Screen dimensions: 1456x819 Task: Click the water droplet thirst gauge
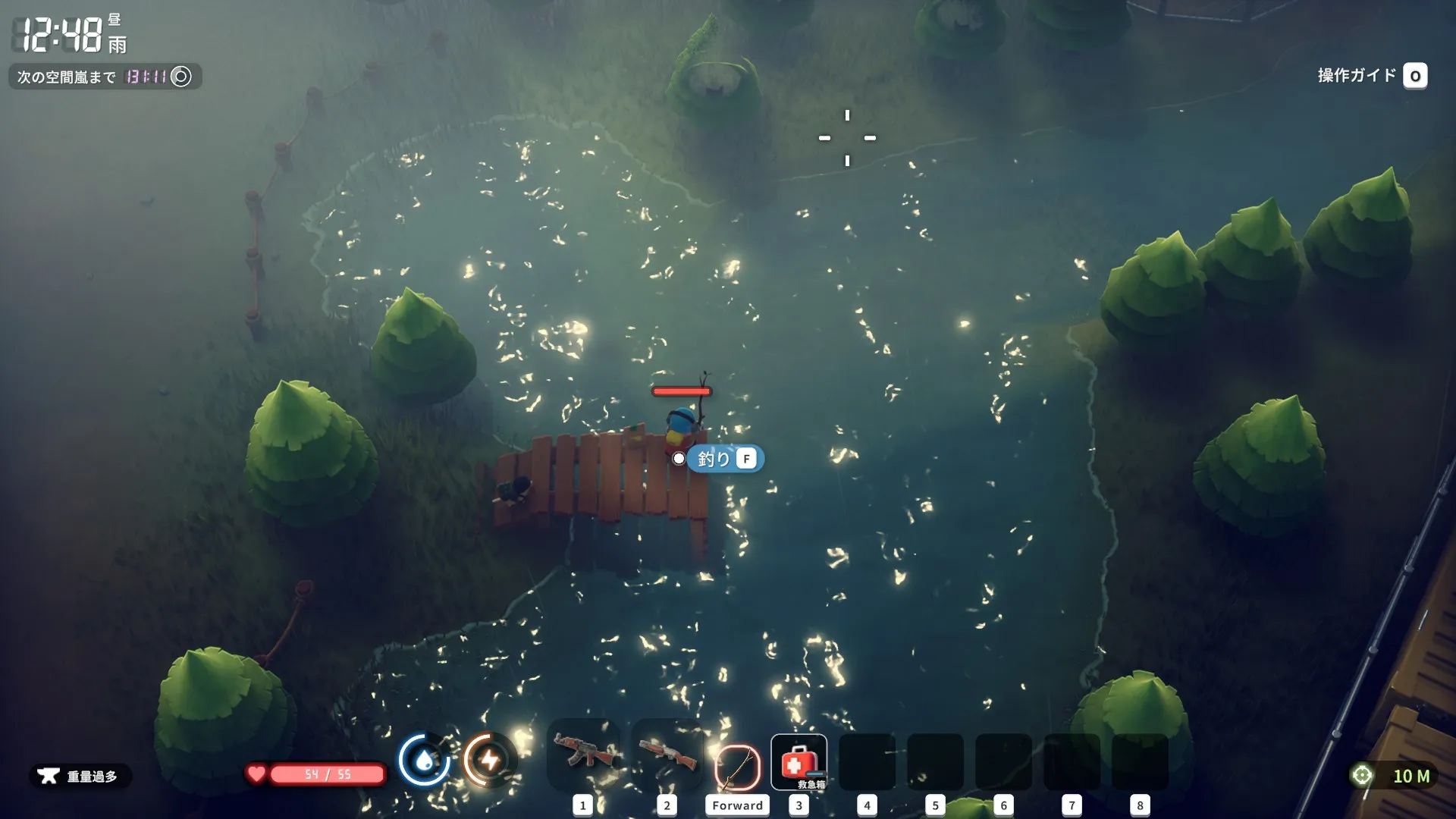click(425, 759)
